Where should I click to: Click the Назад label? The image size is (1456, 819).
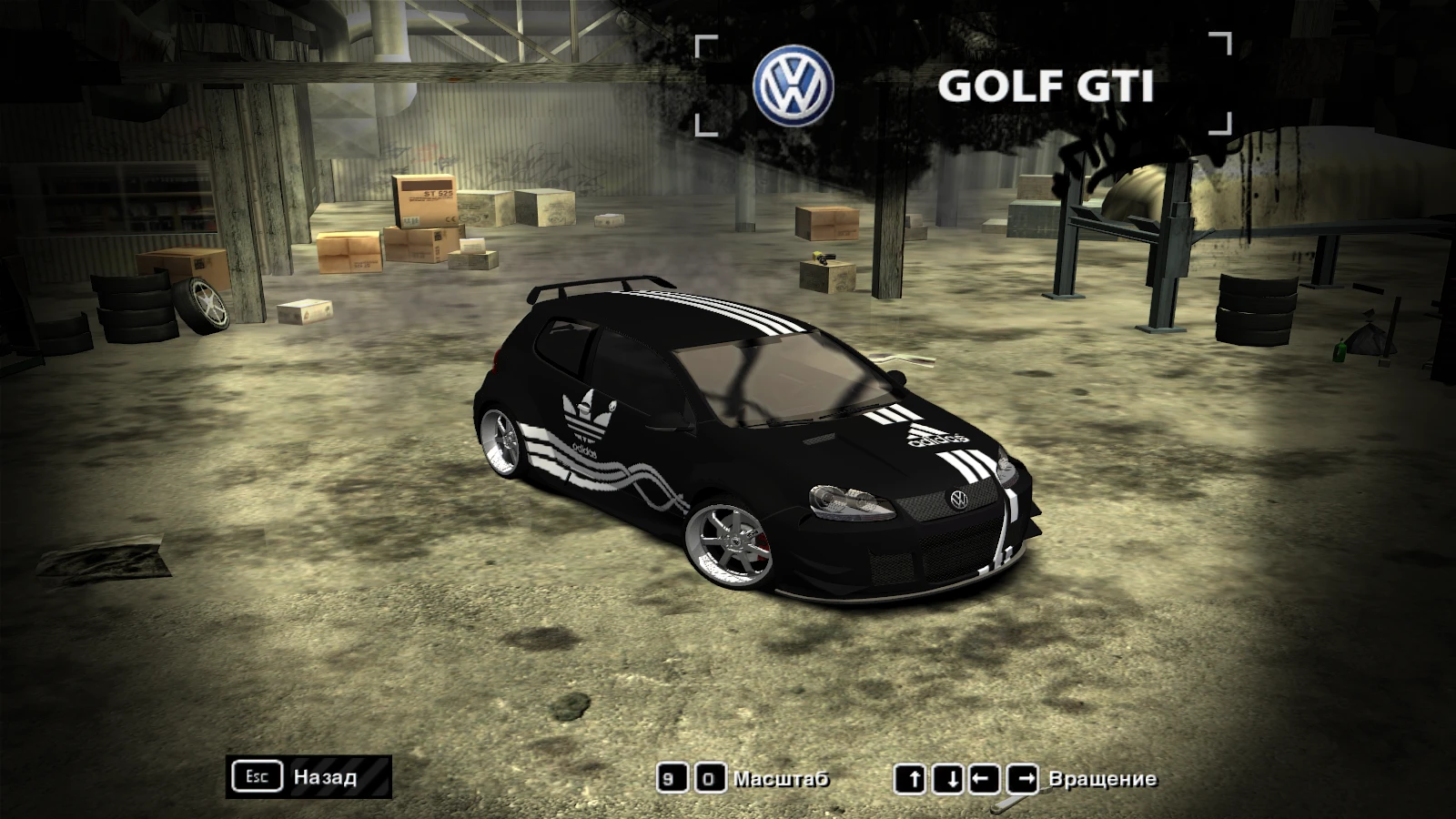click(x=324, y=778)
